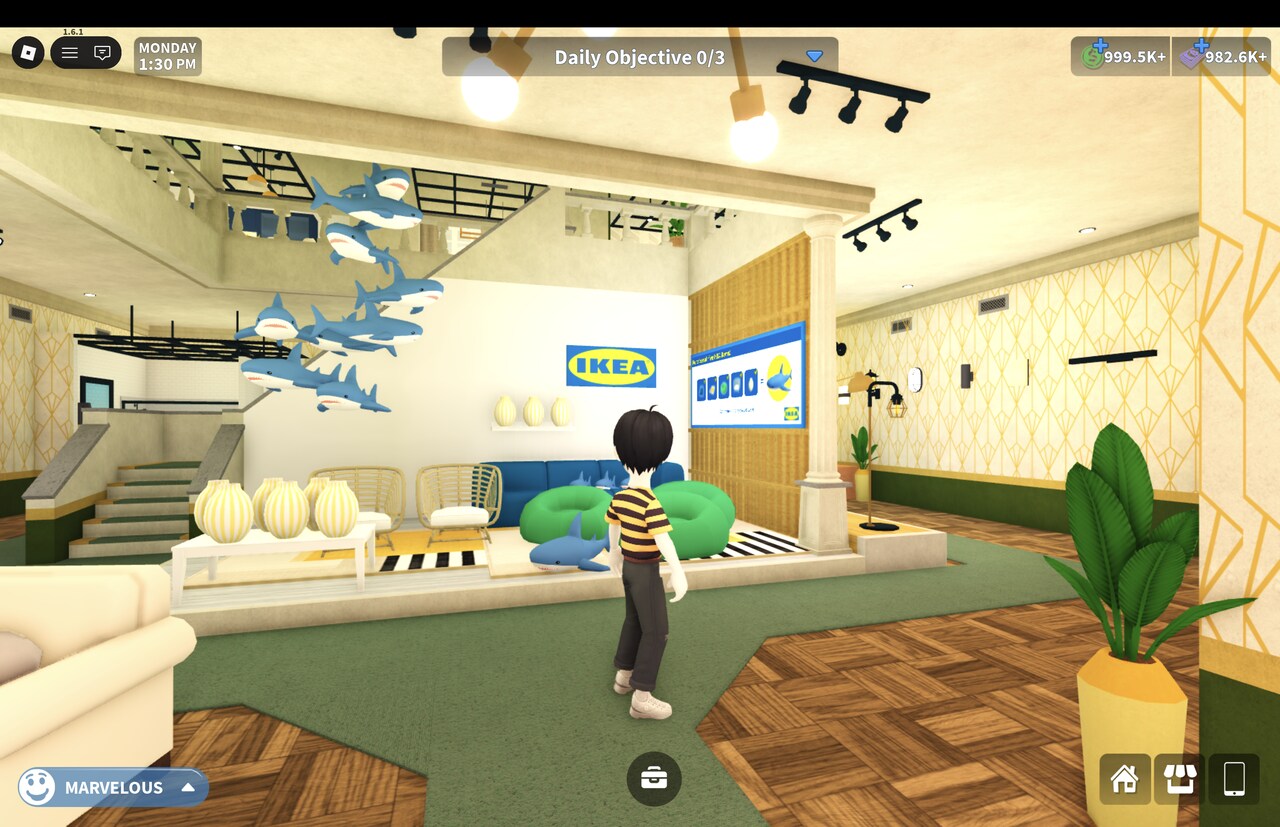Select the Home teleport icon
The height and width of the screenshot is (827, 1280).
(x=1124, y=779)
